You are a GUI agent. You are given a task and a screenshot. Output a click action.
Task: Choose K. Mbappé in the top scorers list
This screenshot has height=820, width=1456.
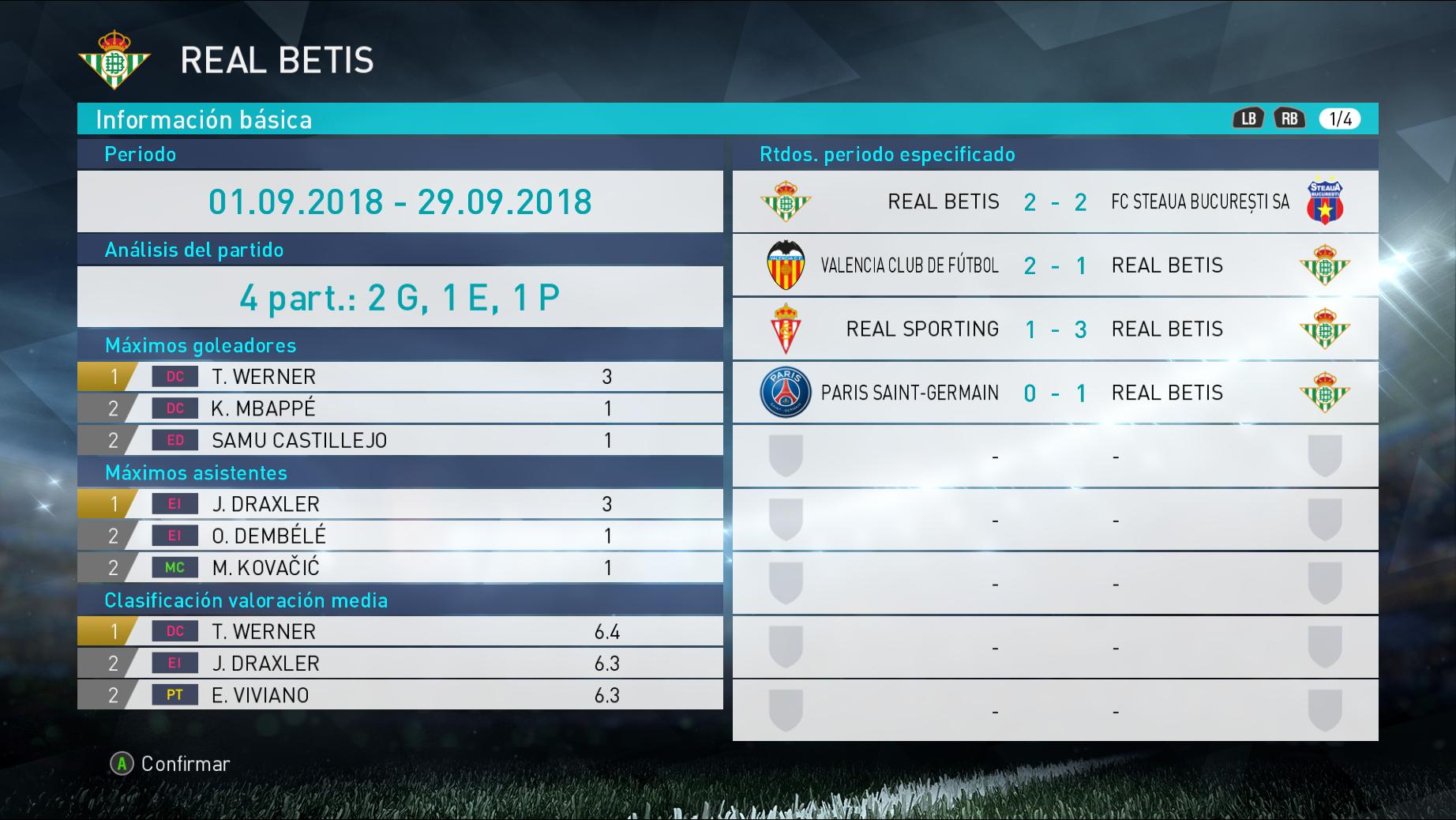click(400, 408)
